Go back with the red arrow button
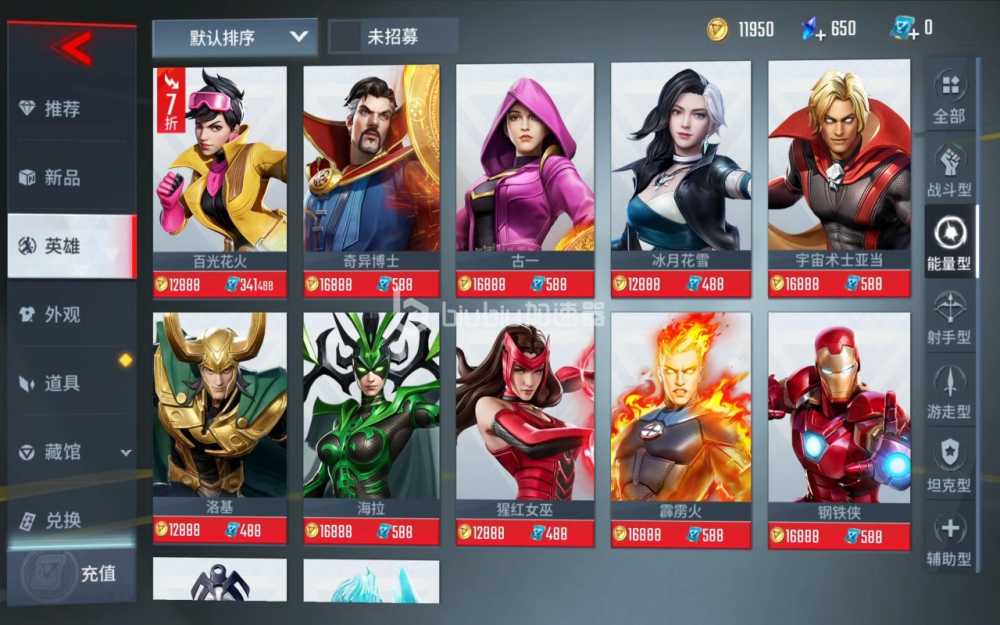The height and width of the screenshot is (625, 1000). tap(74, 46)
